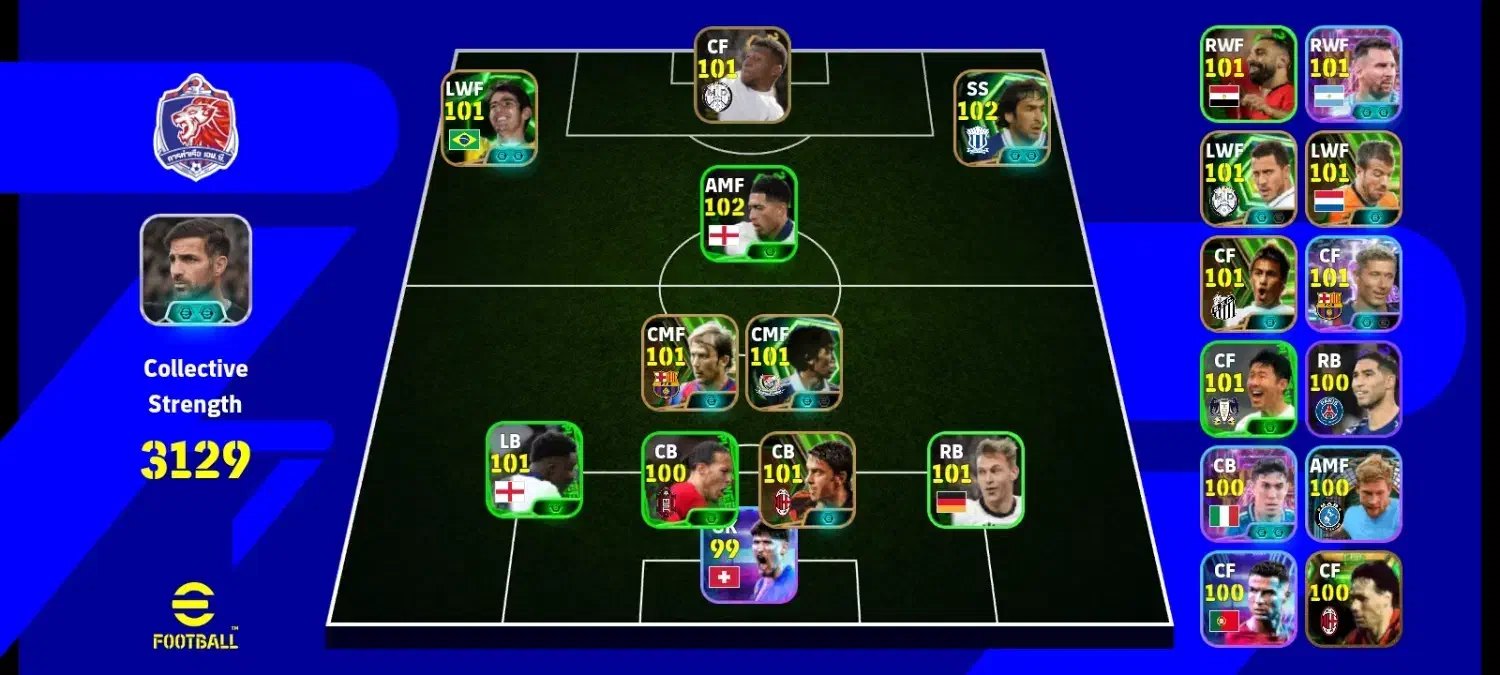
Task: Choose the SS 102 player card
Action: (x=1001, y=117)
